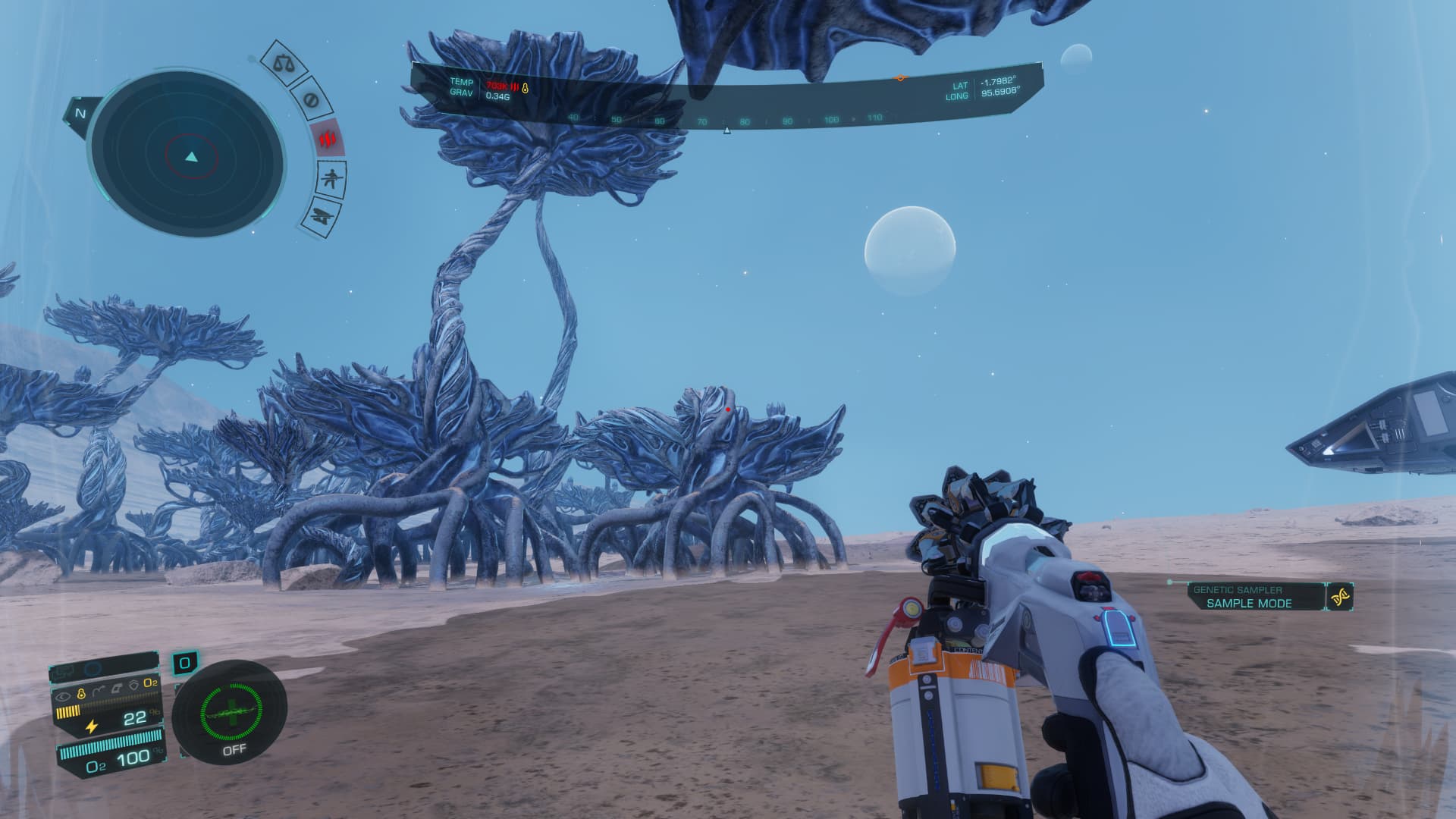Click the yellow DNA helix icon

tap(1339, 598)
